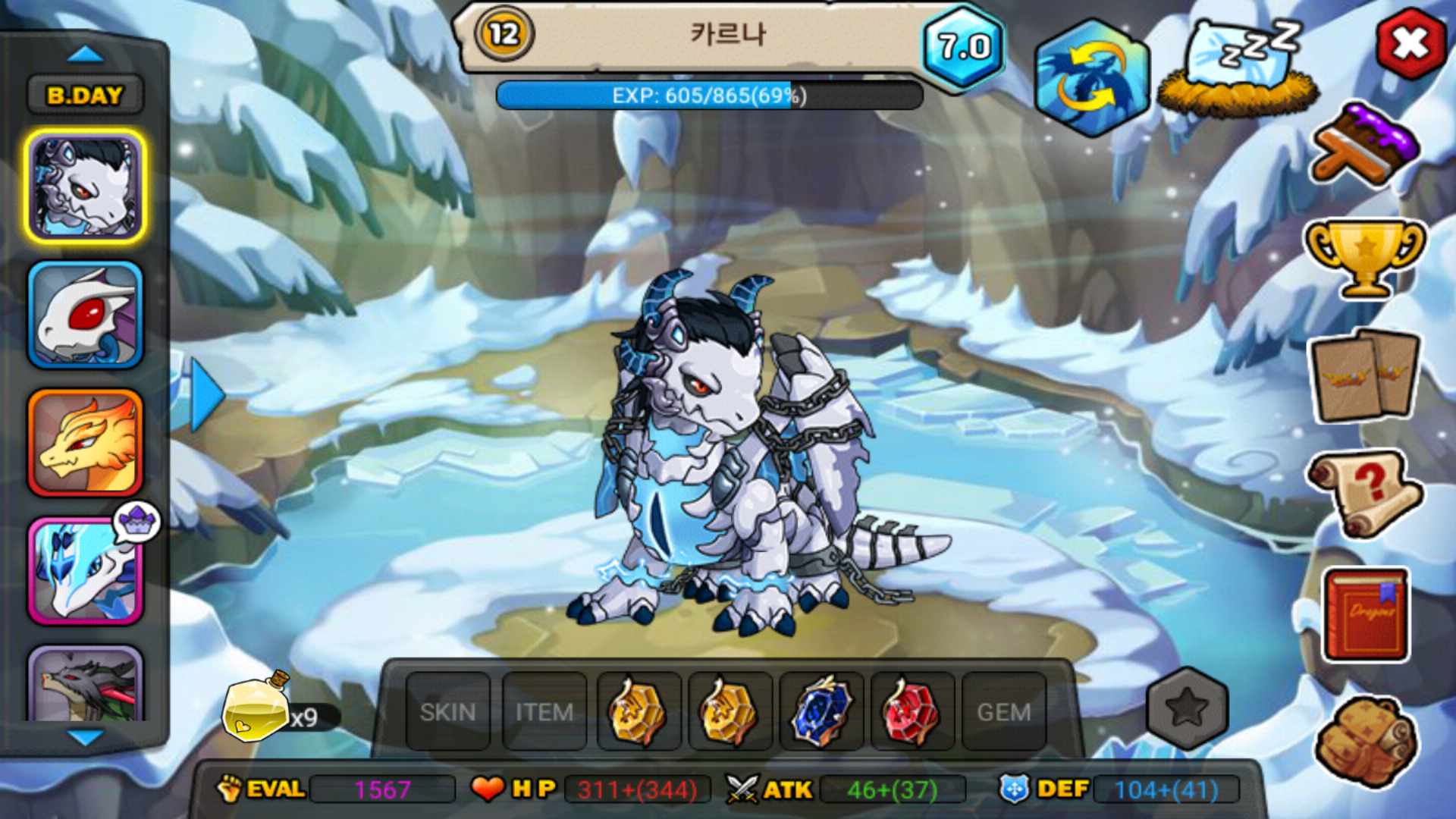Close the dragon screen with red X

point(1410,44)
